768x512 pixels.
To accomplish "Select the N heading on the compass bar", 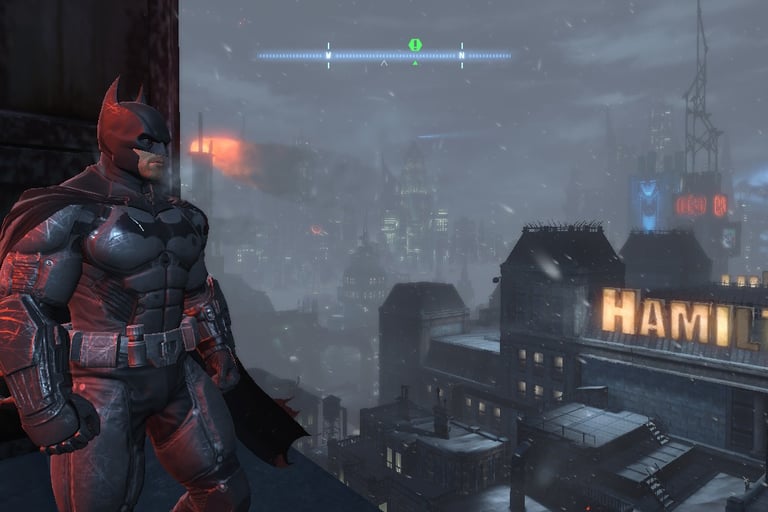I will [x=462, y=55].
